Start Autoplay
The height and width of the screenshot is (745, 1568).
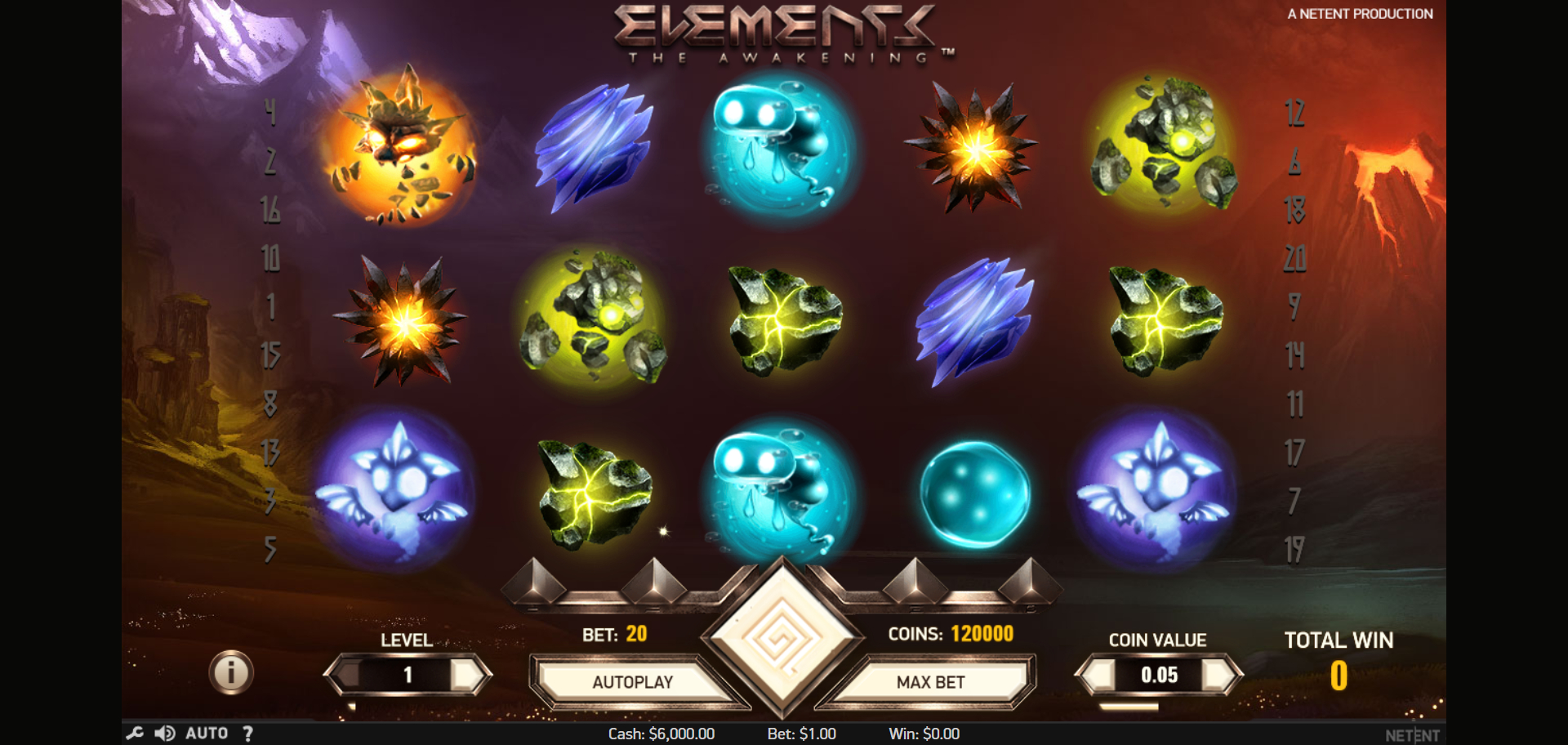tap(632, 682)
